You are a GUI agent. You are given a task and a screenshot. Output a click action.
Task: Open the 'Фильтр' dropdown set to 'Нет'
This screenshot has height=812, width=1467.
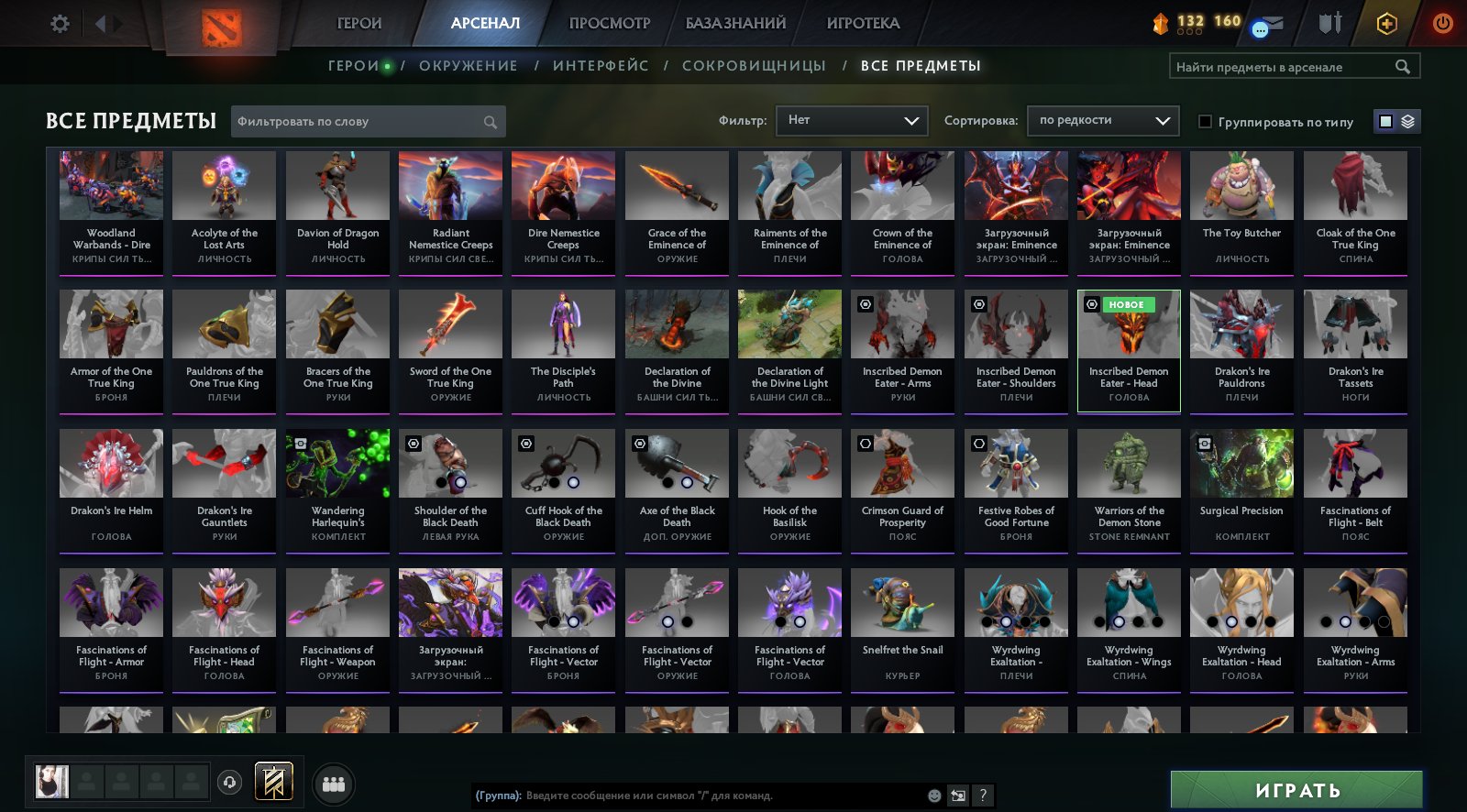point(852,120)
